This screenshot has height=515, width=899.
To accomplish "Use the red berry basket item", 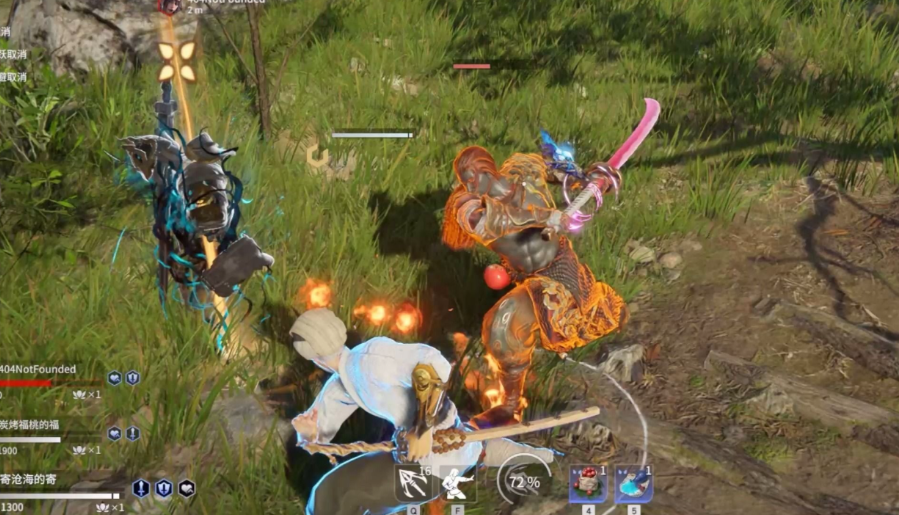I will 588,483.
